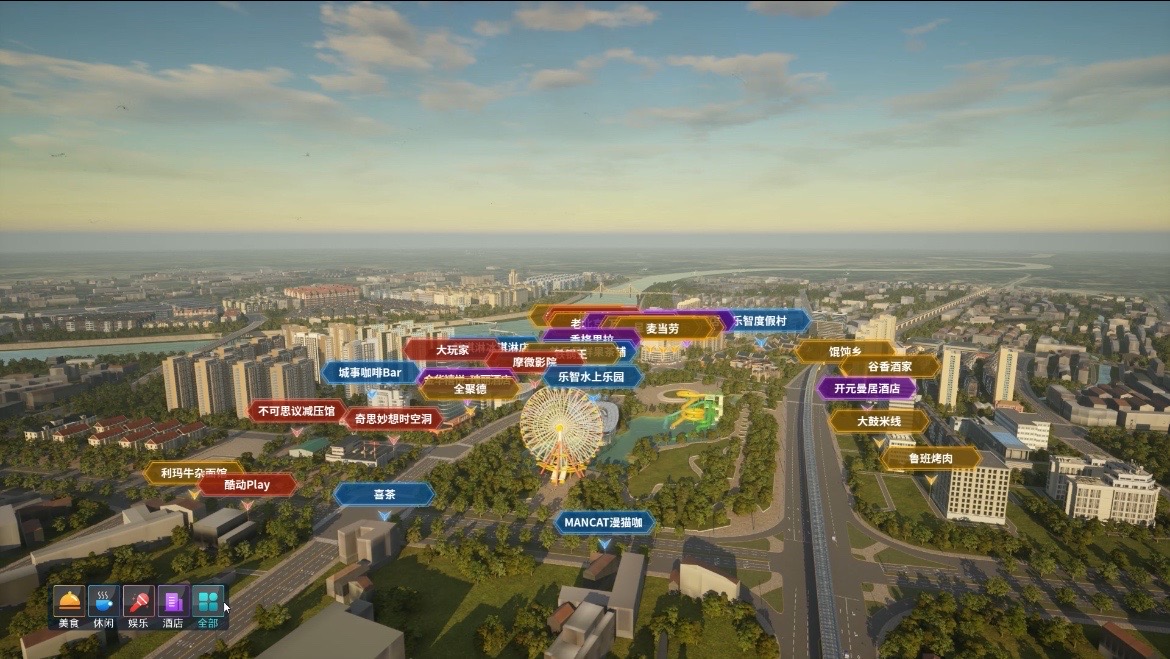Viewport: 1170px width, 659px height.
Task: Open the 开元曼居酒店 hotel marker
Action: 866,388
